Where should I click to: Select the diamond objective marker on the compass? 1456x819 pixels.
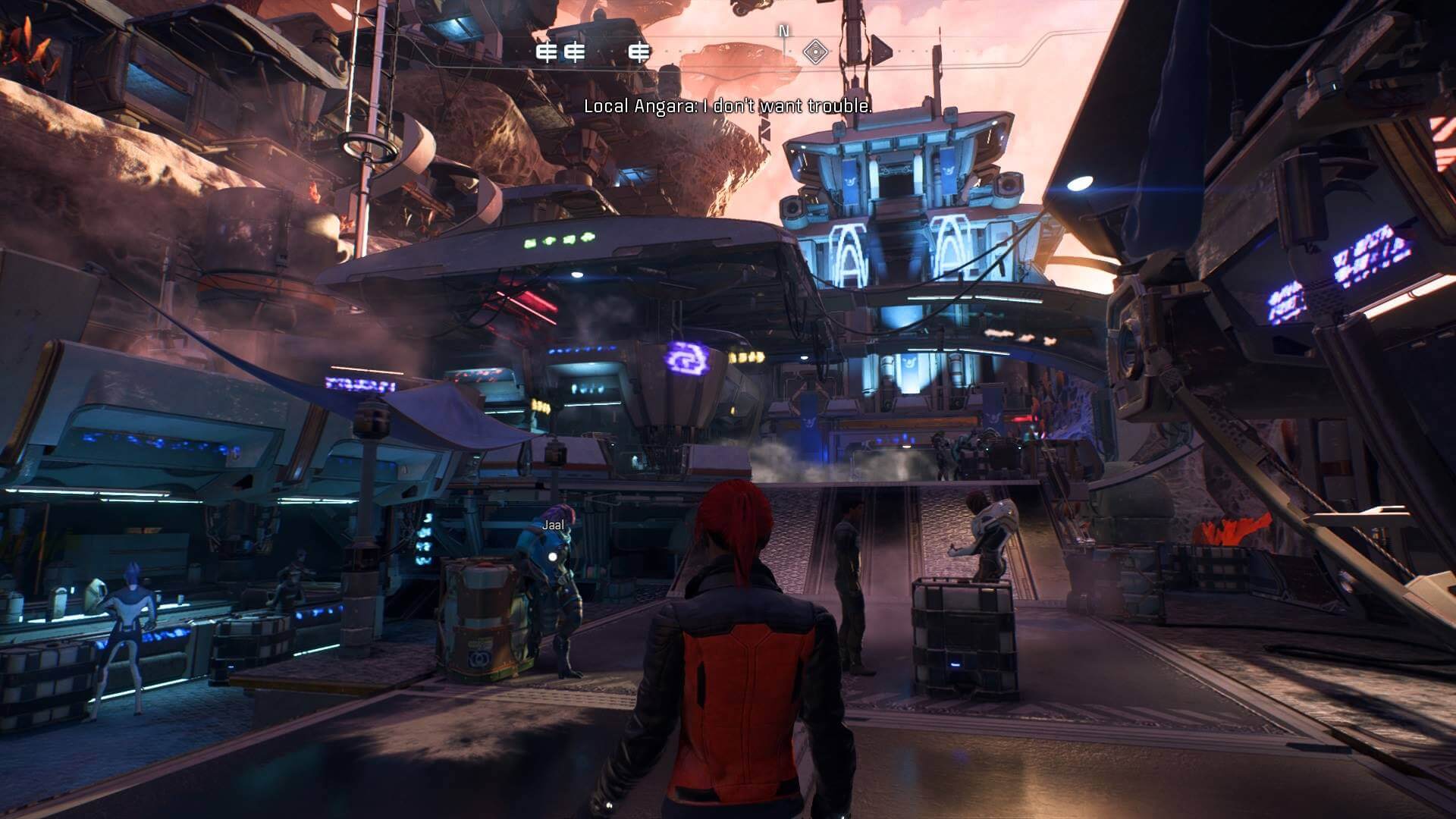(x=815, y=52)
